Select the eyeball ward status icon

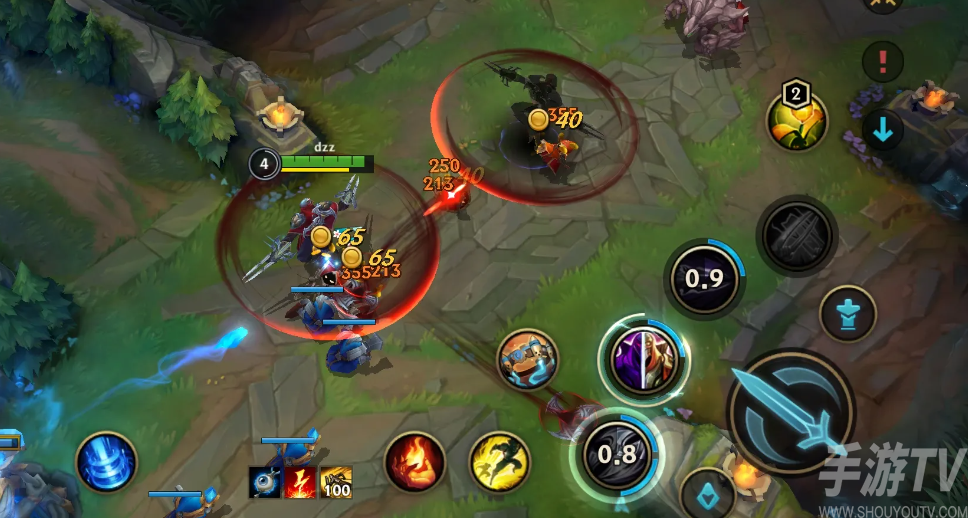(x=265, y=482)
